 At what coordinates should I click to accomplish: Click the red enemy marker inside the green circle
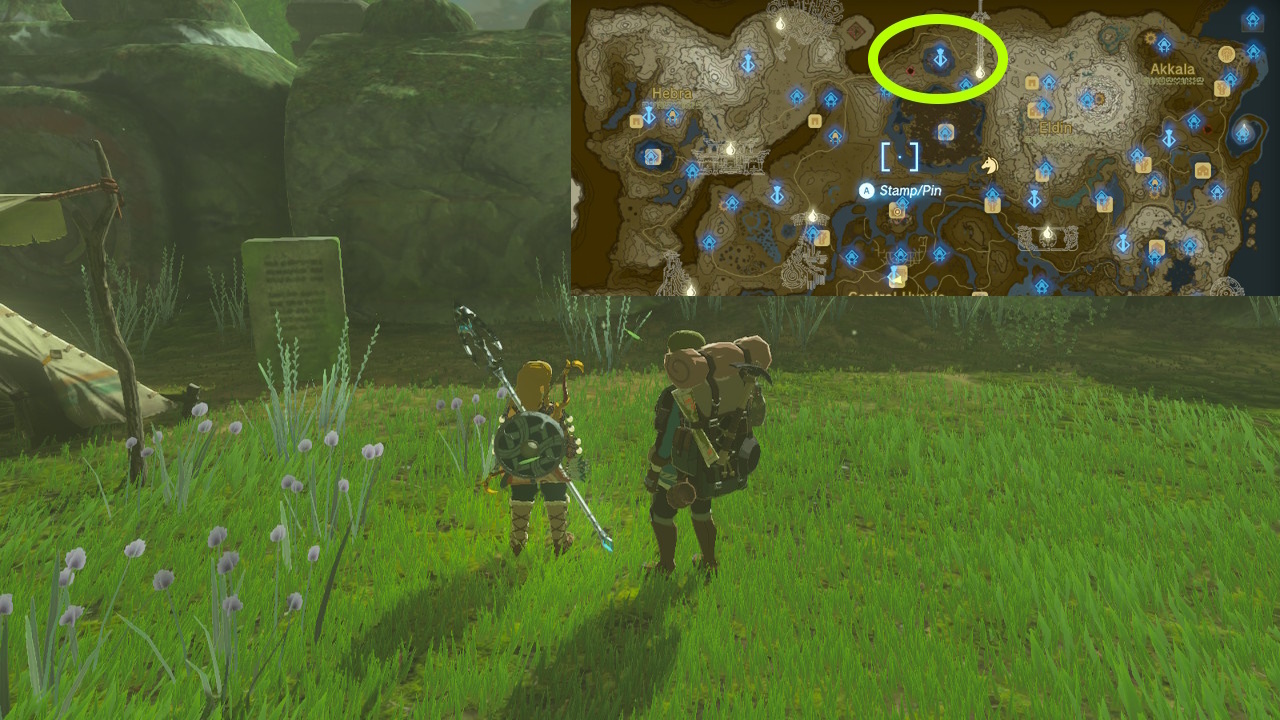909,71
